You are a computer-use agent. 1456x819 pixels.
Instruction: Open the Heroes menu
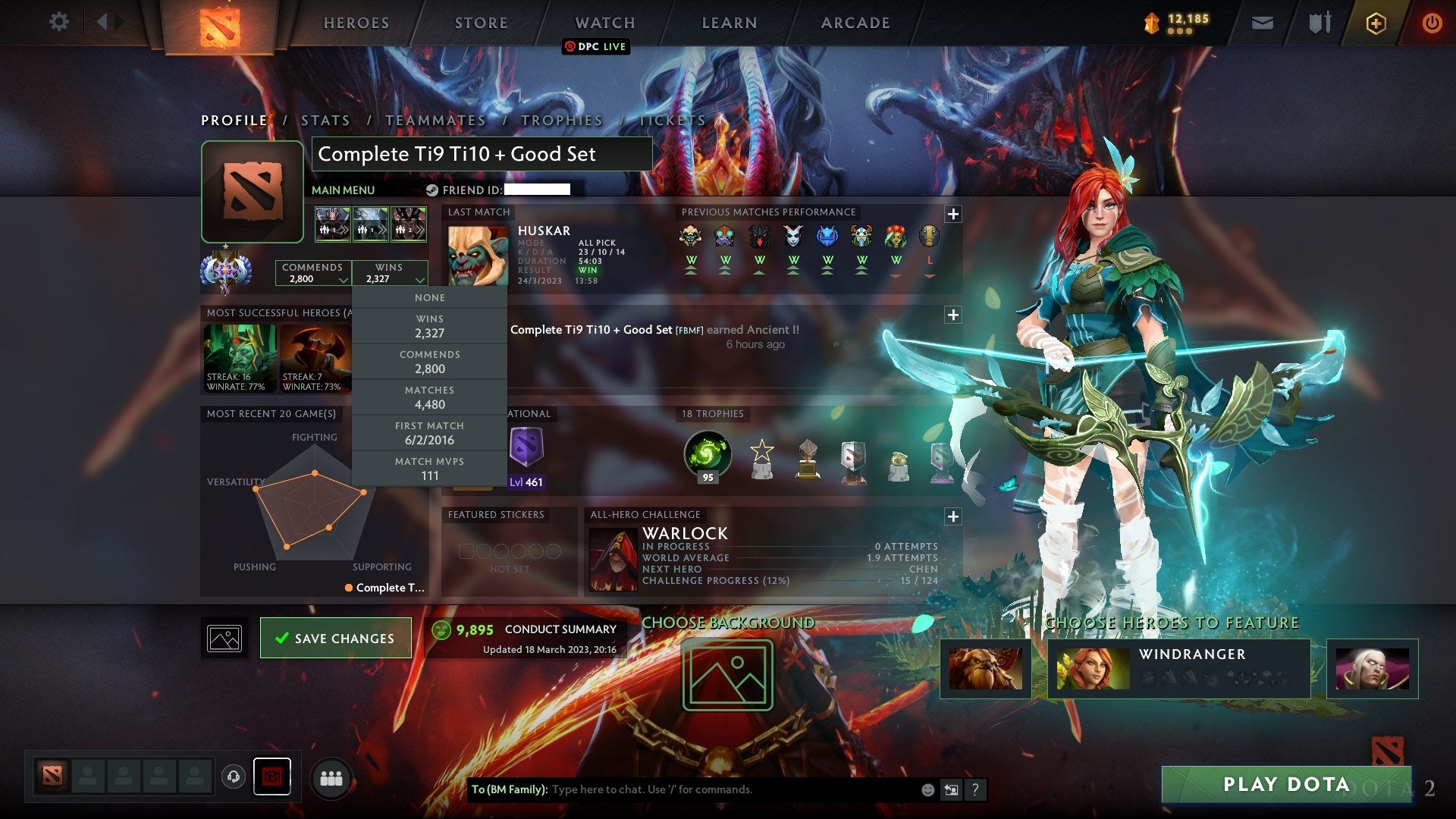(356, 23)
